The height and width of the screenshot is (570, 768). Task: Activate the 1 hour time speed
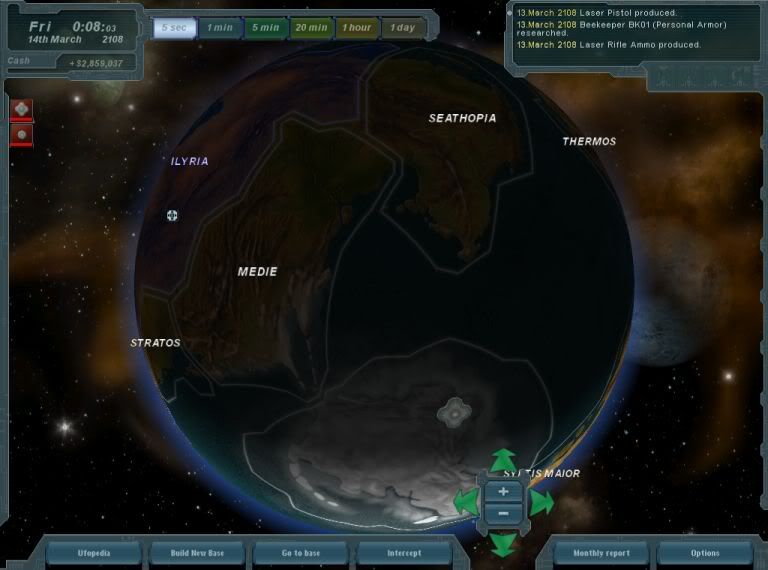357,27
